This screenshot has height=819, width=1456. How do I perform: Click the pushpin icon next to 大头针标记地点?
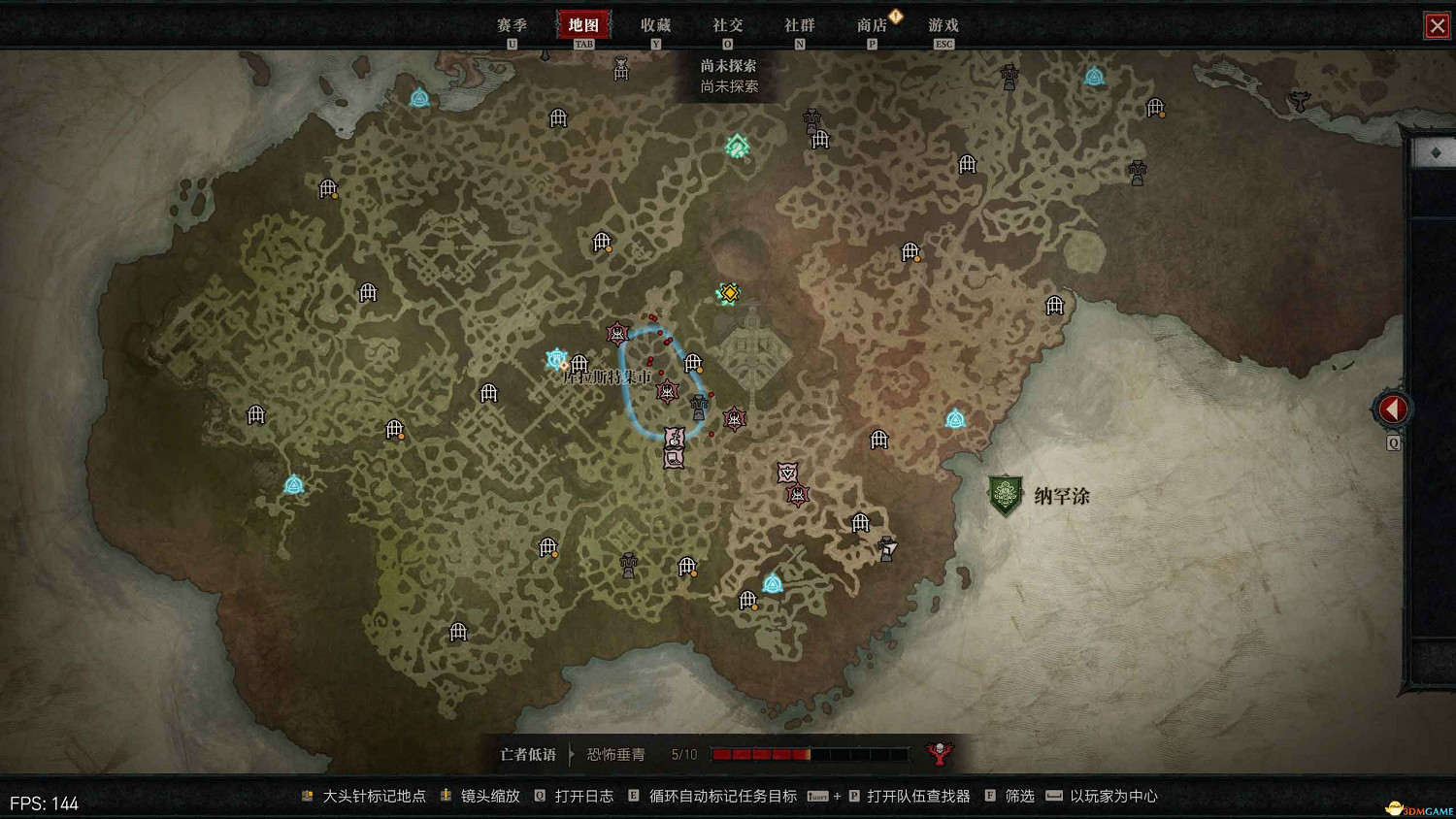pyautogui.click(x=307, y=796)
